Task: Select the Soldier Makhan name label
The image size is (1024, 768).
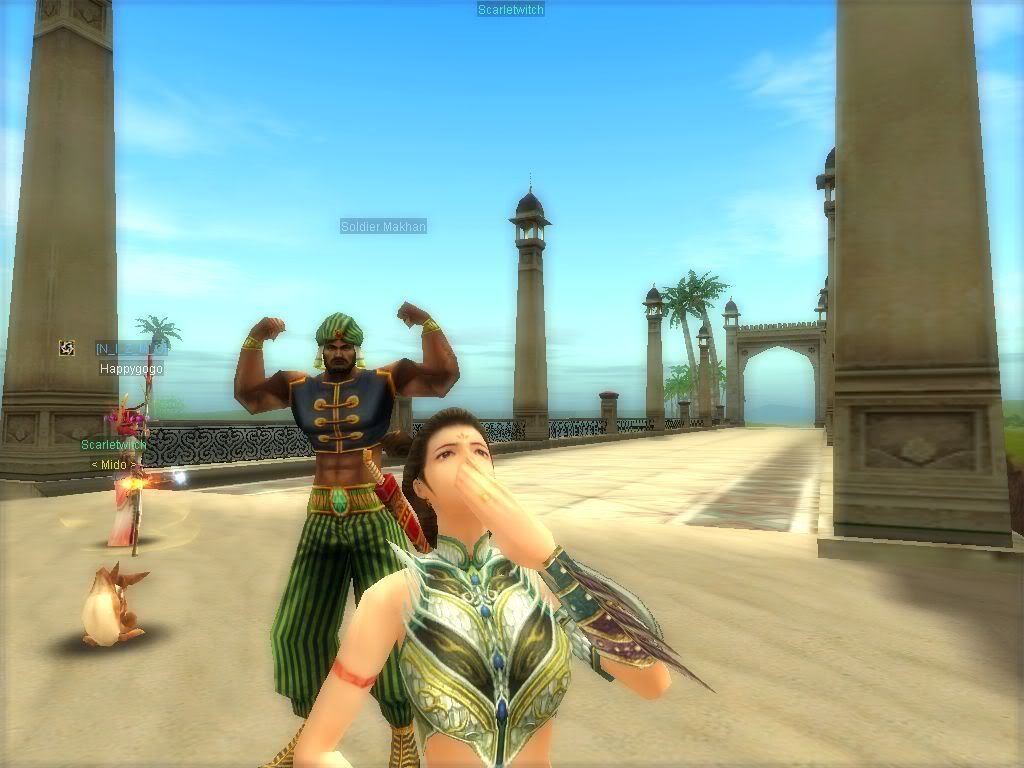Action: coord(383,227)
